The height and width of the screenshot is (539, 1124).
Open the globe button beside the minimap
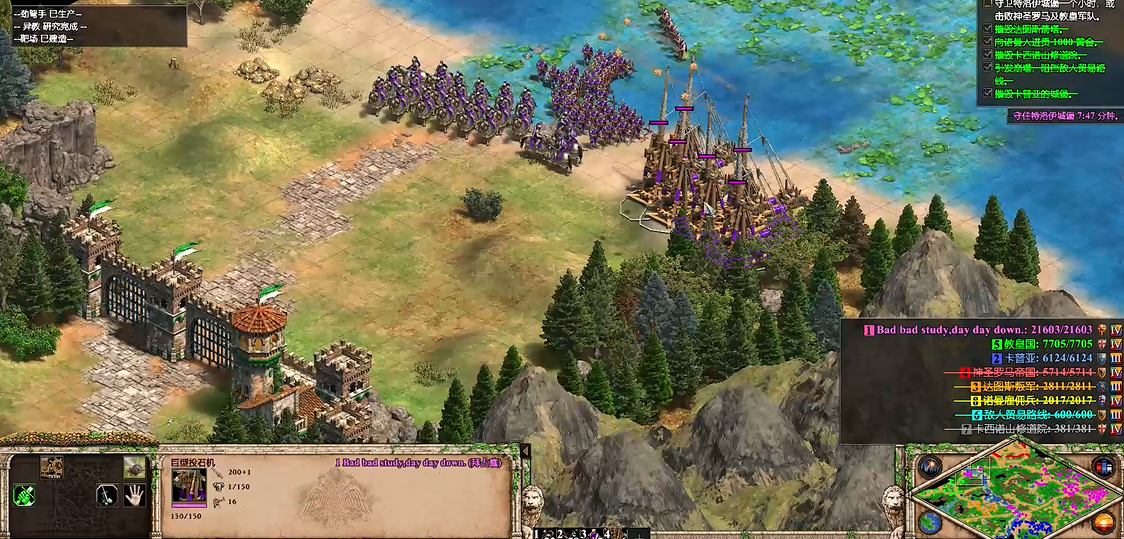(x=930, y=522)
